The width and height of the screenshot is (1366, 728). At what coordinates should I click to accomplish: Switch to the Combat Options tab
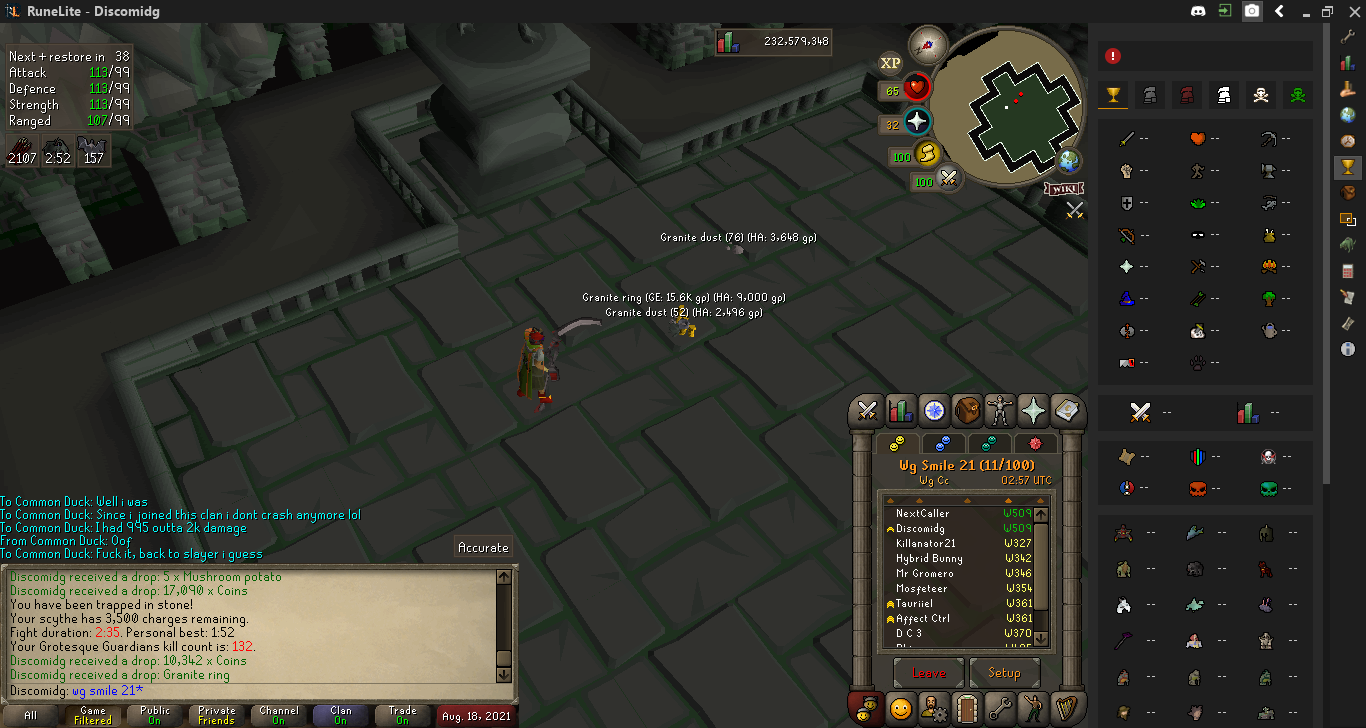click(x=867, y=410)
